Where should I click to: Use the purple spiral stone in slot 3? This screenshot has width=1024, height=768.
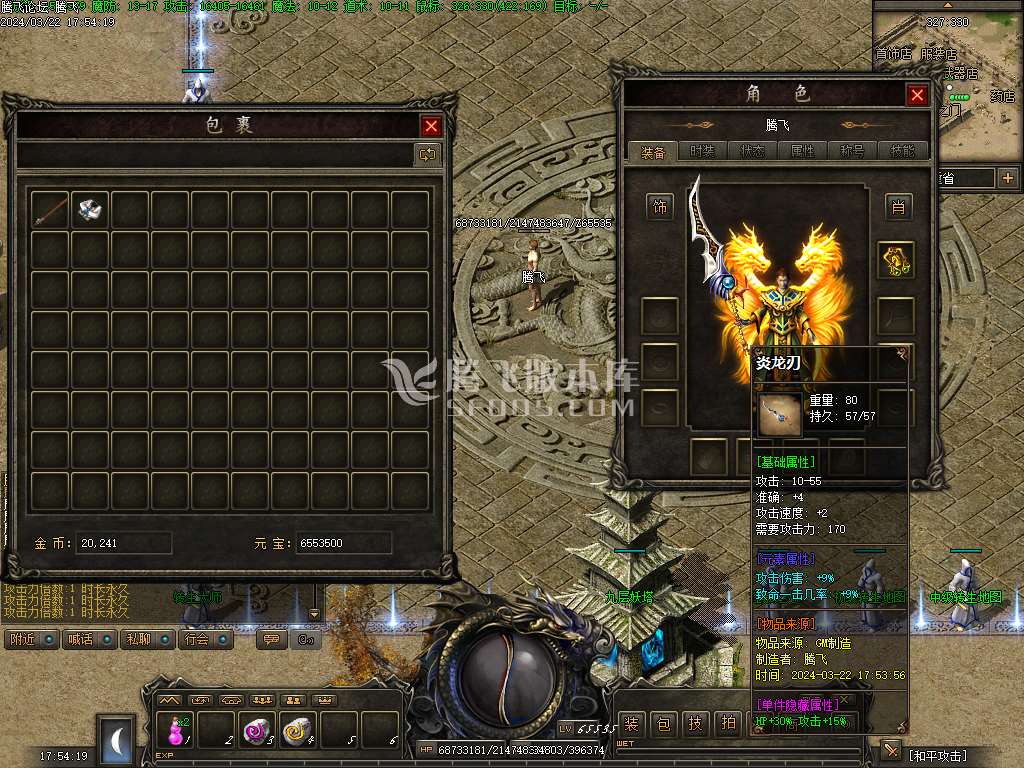[257, 732]
